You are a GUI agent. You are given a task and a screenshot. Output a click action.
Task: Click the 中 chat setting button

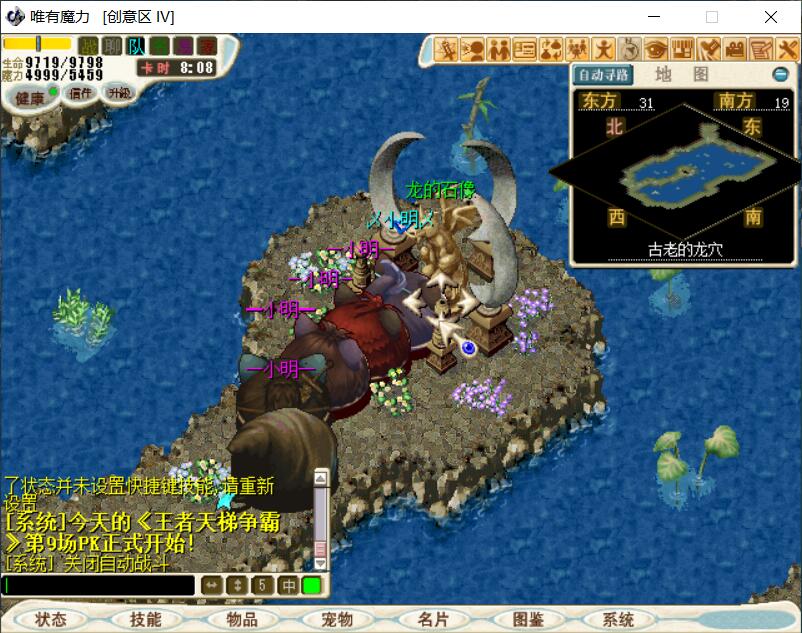[x=288, y=585]
